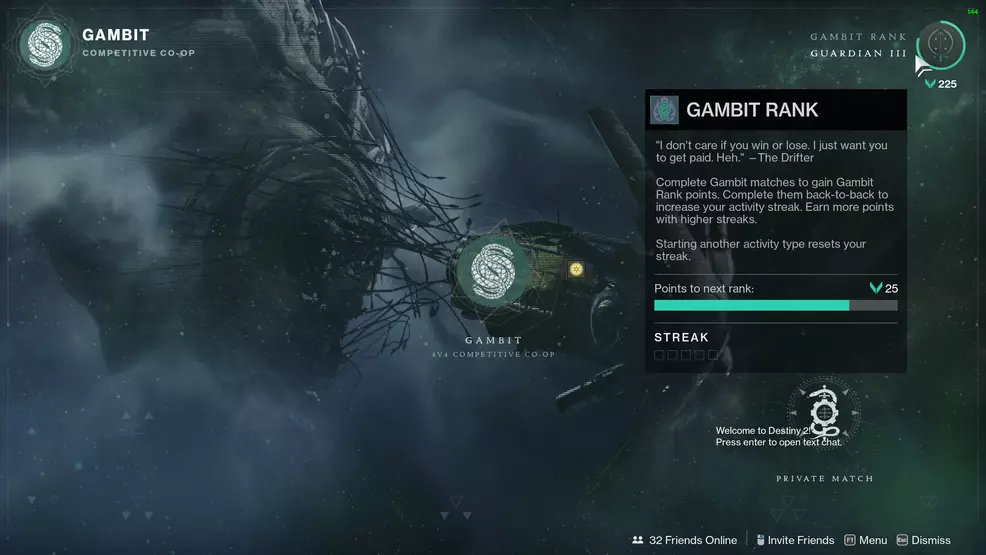Open the Private Match node
Screen dimensions: 986x555
824,412
